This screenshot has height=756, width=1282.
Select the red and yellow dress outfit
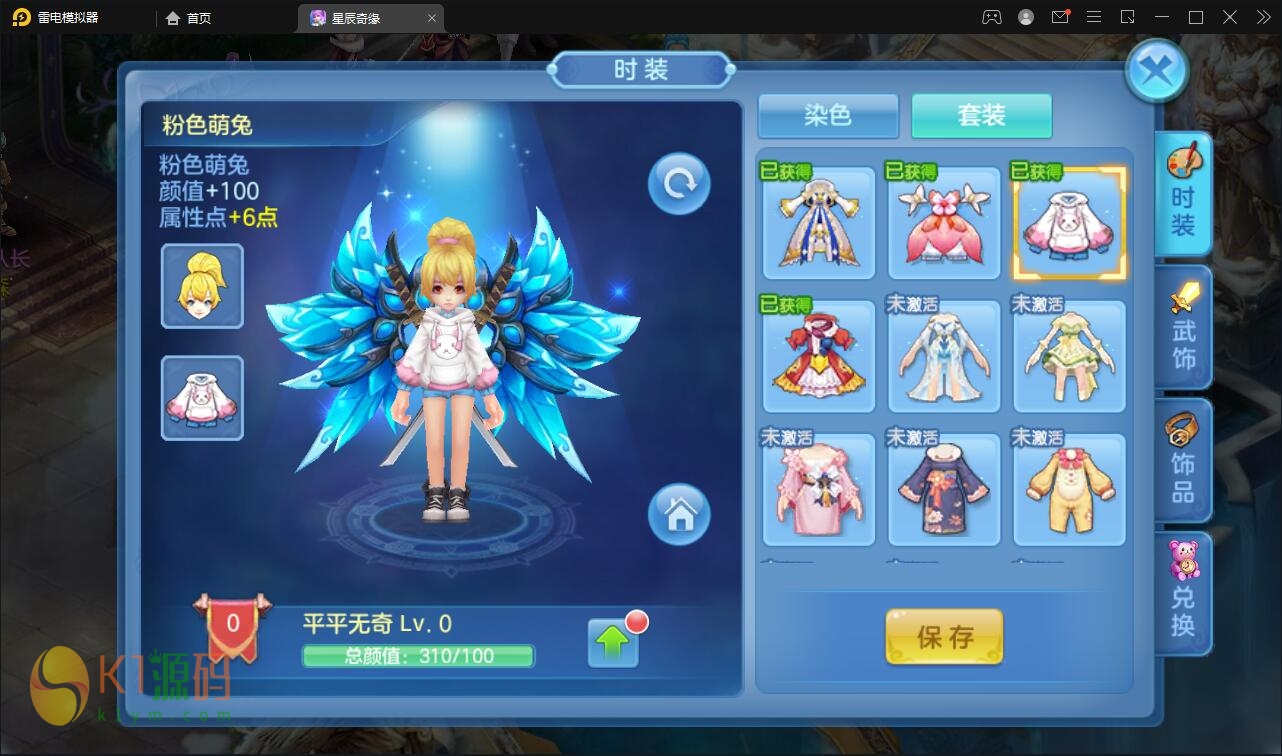(x=819, y=357)
